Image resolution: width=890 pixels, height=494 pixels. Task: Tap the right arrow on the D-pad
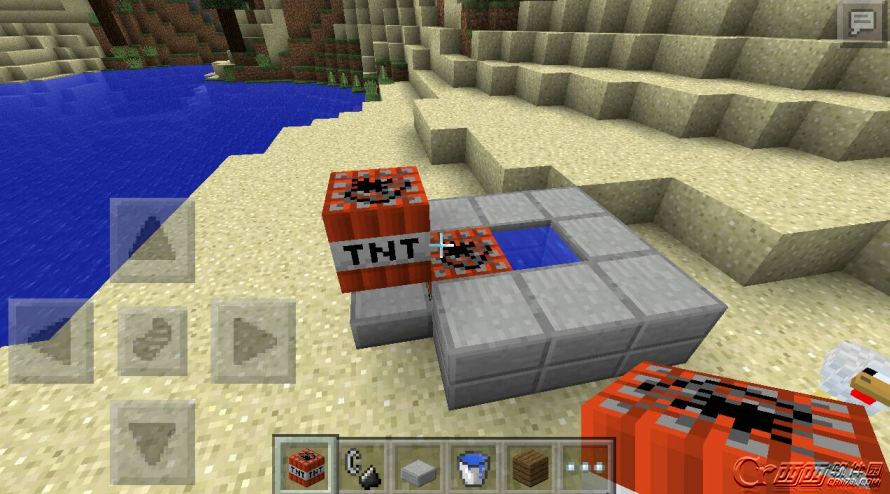253,341
